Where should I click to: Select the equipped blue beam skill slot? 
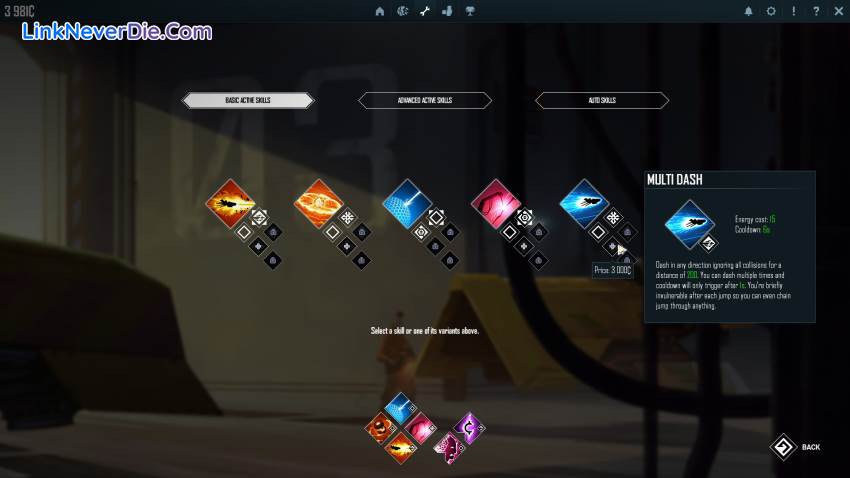tap(401, 406)
